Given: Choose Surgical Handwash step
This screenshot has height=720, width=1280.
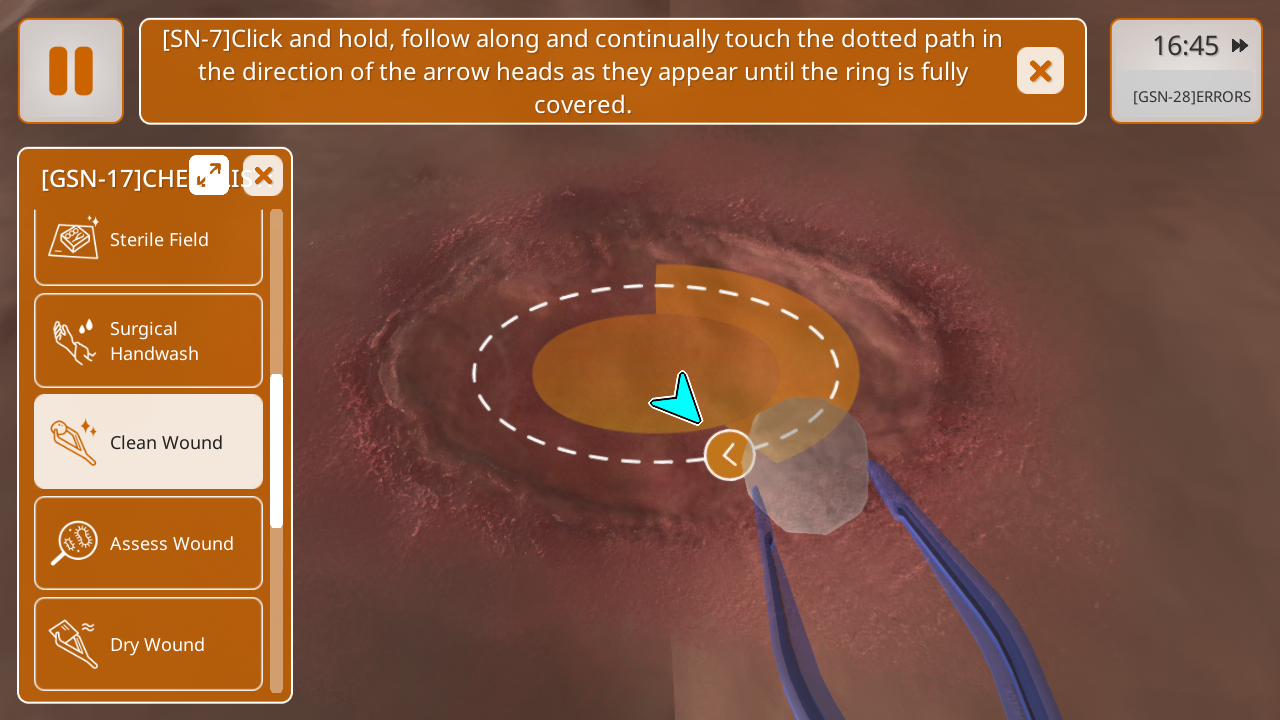Looking at the screenshot, I should (148, 341).
